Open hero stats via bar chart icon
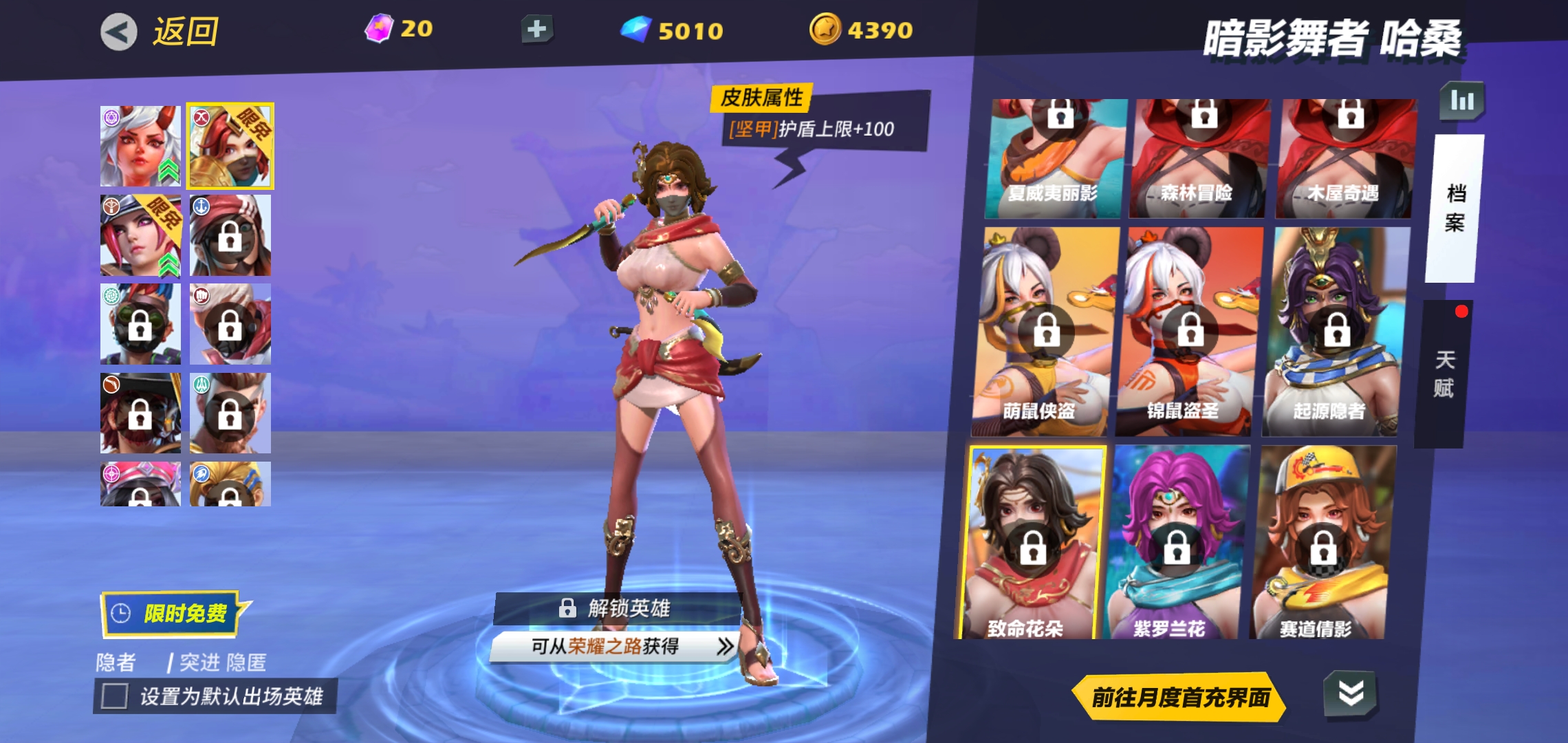 coord(1462,100)
